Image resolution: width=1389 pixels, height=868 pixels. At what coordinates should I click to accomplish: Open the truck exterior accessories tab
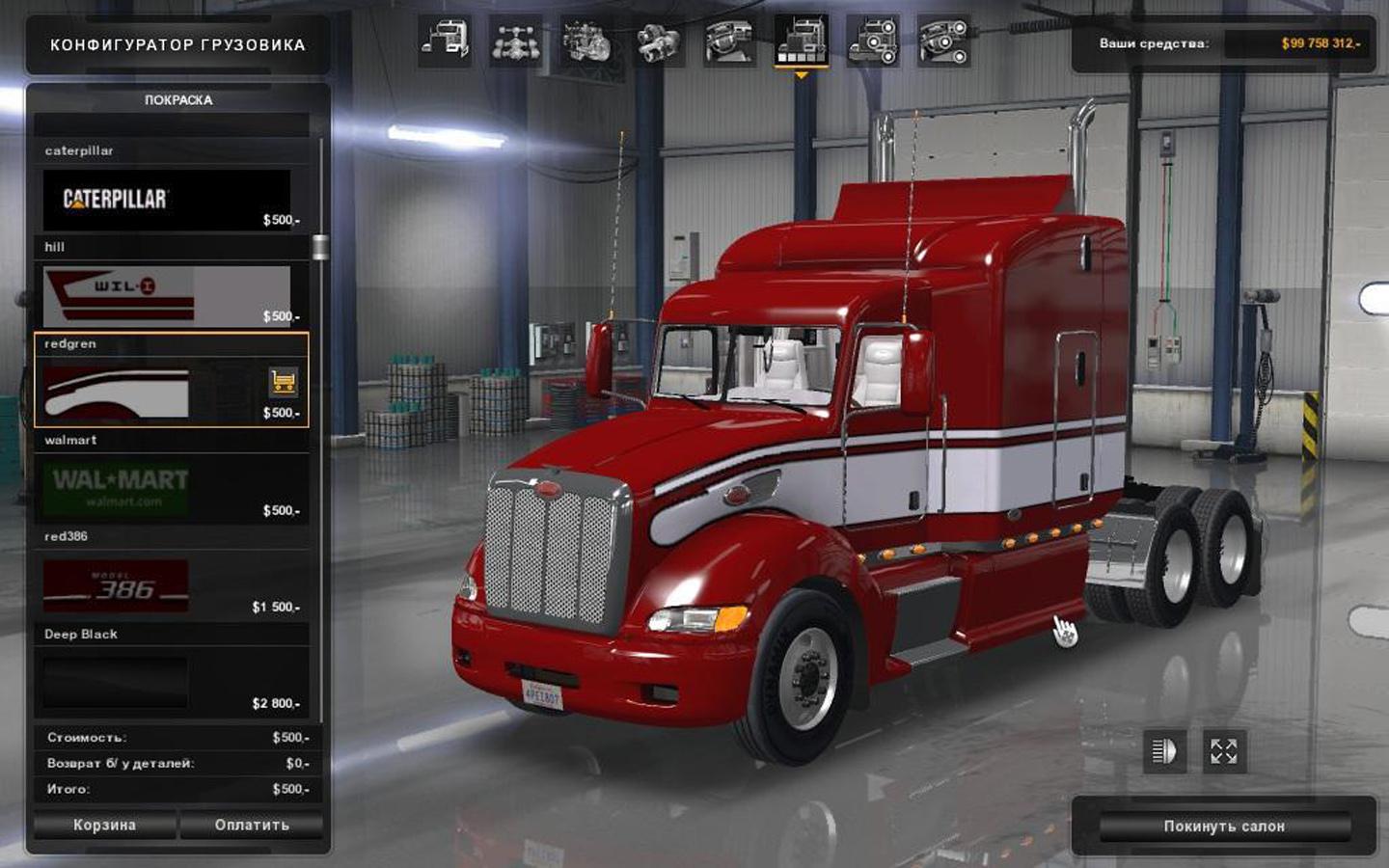872,41
